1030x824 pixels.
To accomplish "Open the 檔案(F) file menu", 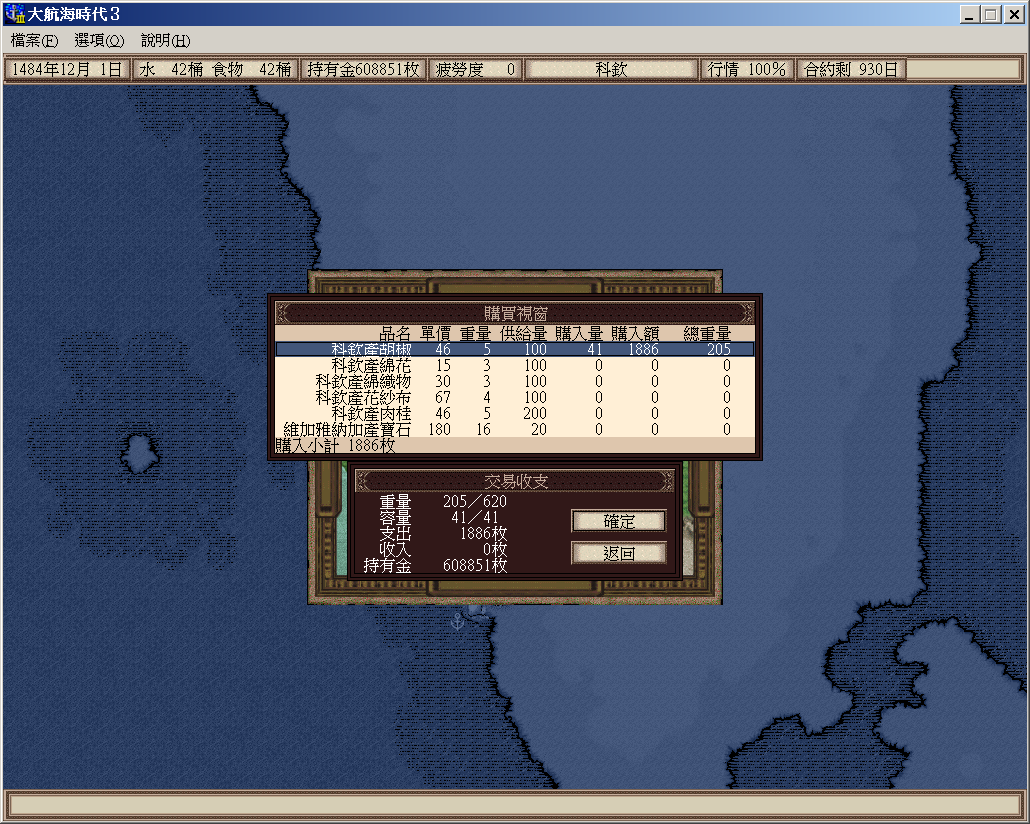I will pos(35,41).
